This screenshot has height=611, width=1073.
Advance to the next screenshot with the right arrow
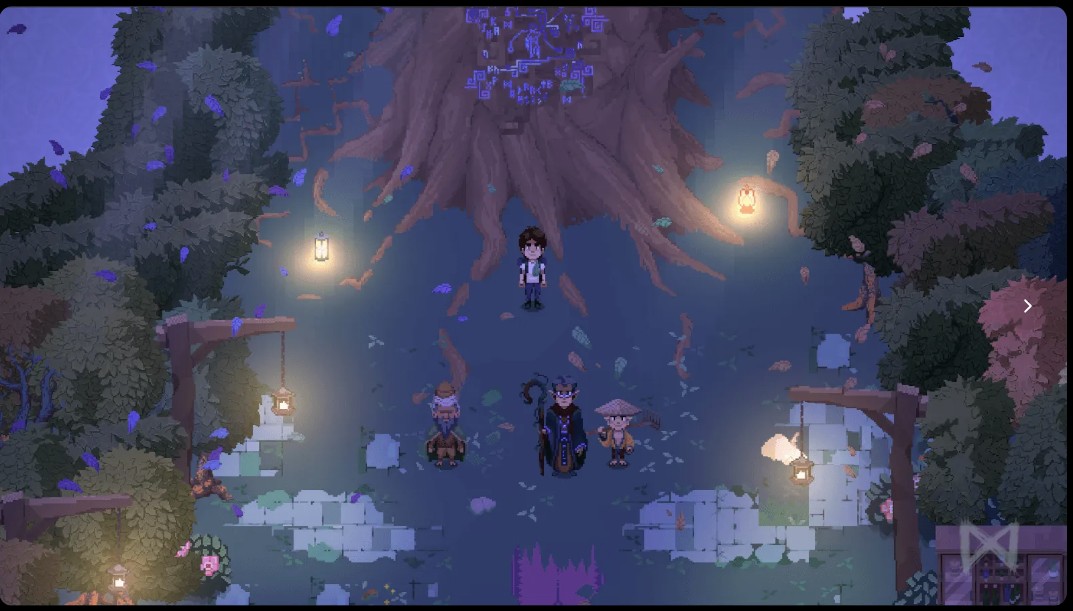[x=1027, y=306]
